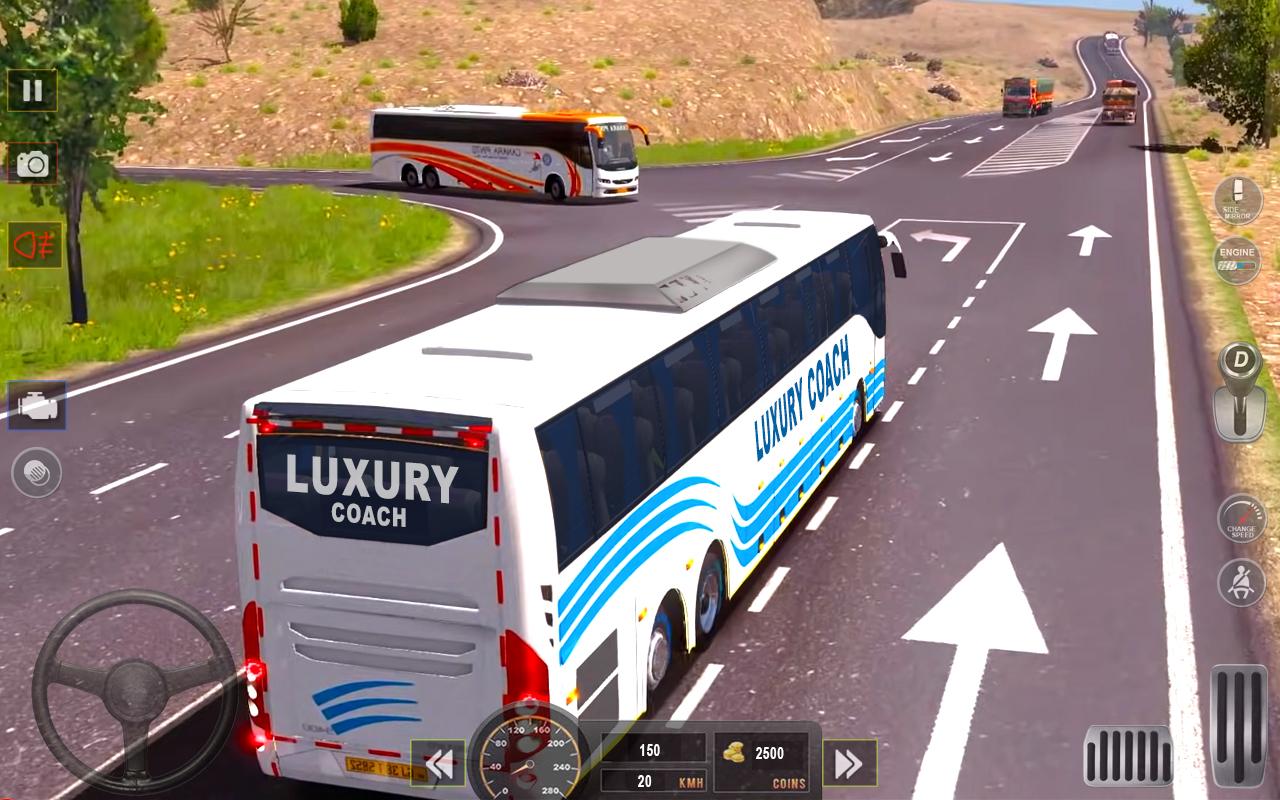
Task: Tap the hand brake icon below left panel
Action: coord(35,470)
